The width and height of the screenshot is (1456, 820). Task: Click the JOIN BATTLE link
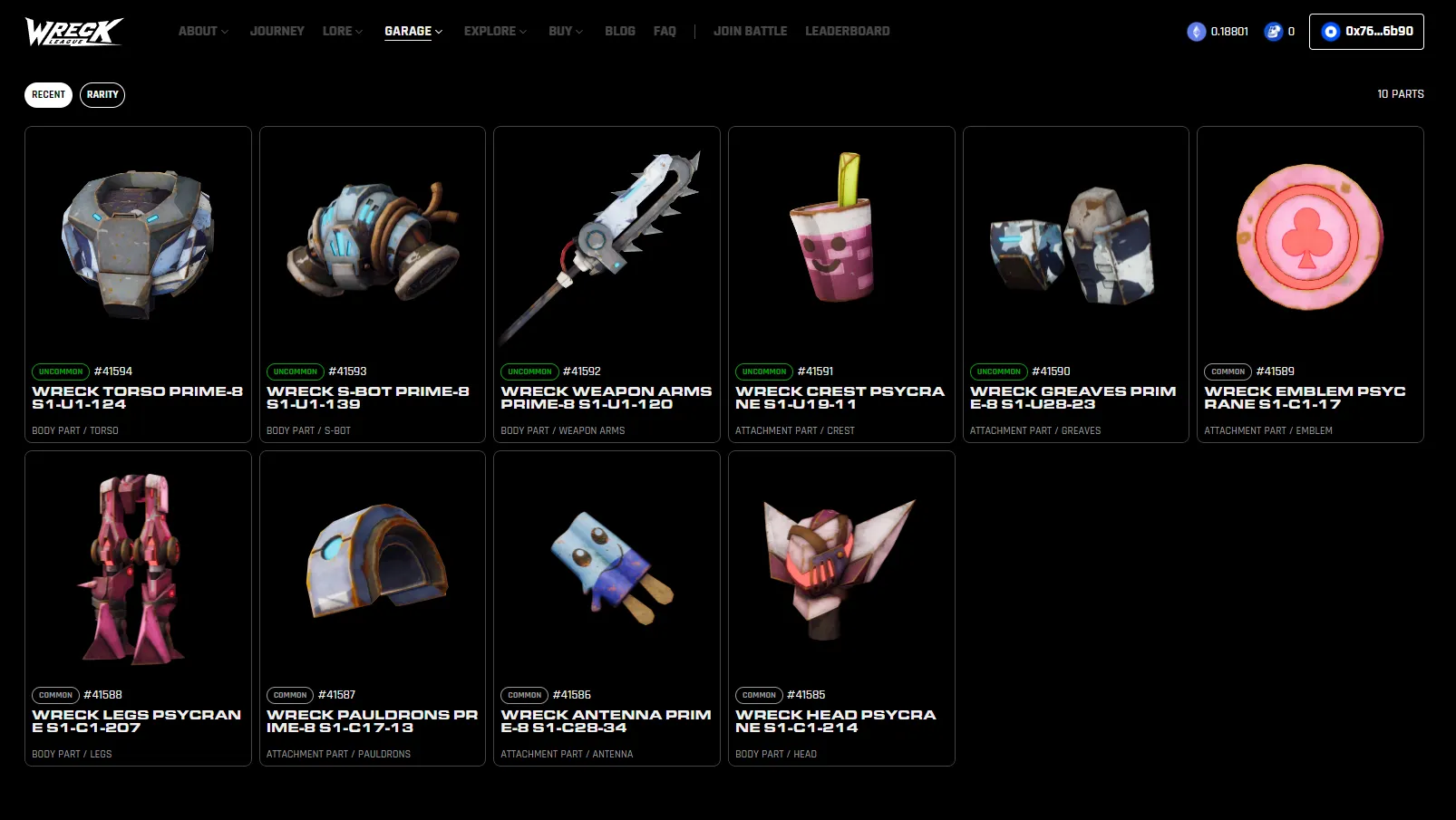[x=751, y=31]
